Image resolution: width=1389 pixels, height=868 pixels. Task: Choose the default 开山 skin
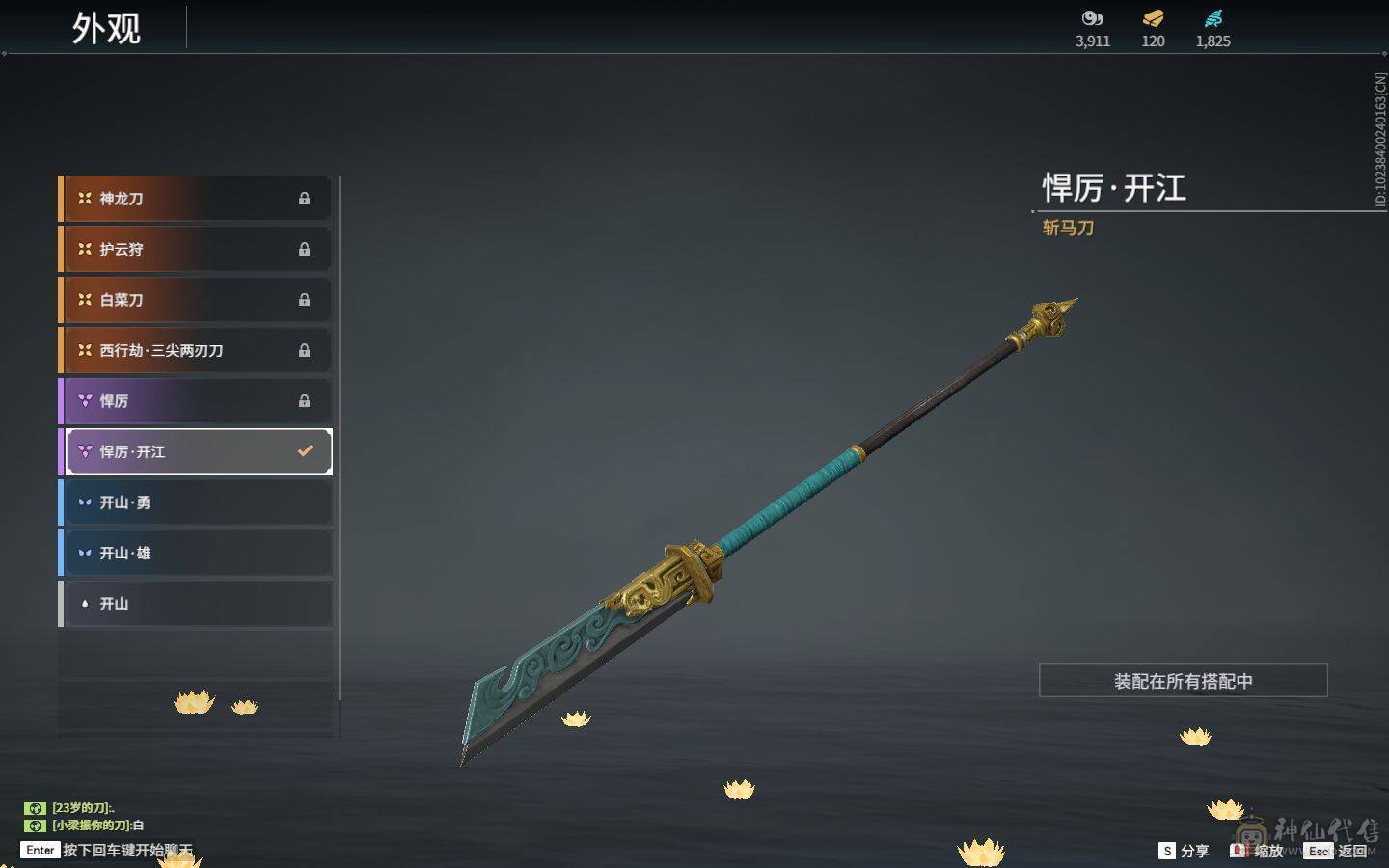196,604
